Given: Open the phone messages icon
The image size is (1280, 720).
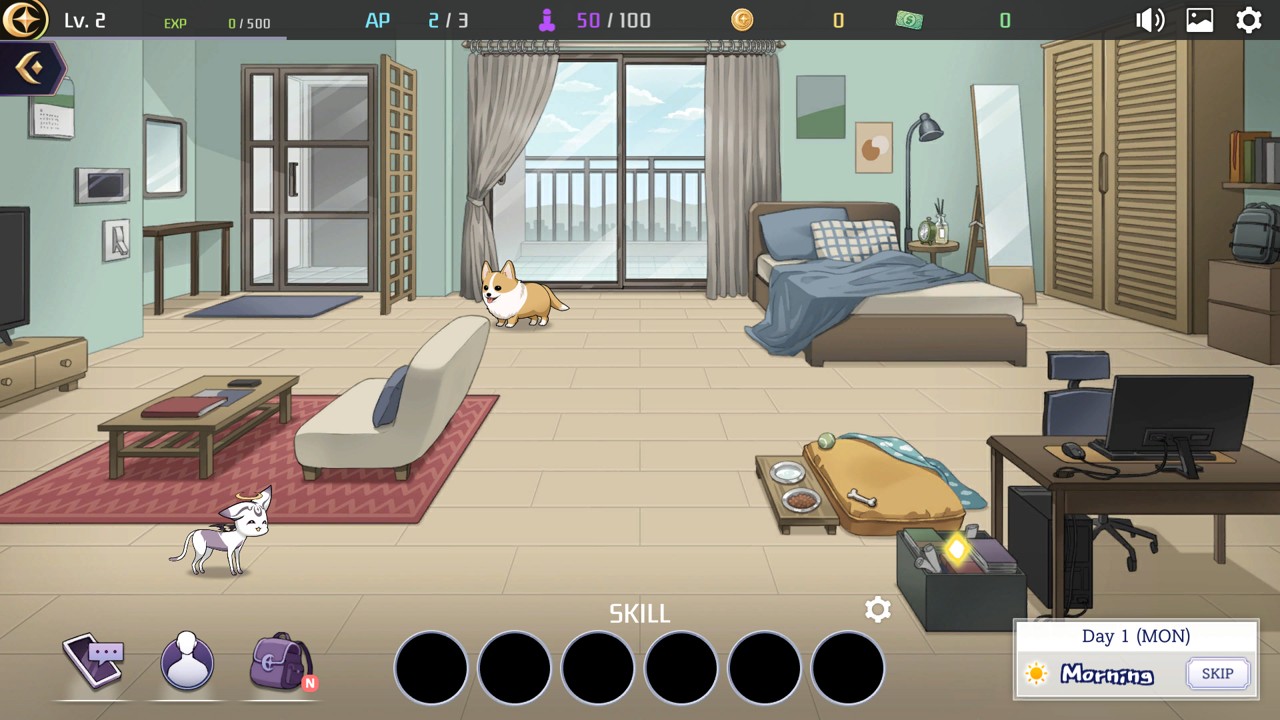Looking at the screenshot, I should (94, 660).
